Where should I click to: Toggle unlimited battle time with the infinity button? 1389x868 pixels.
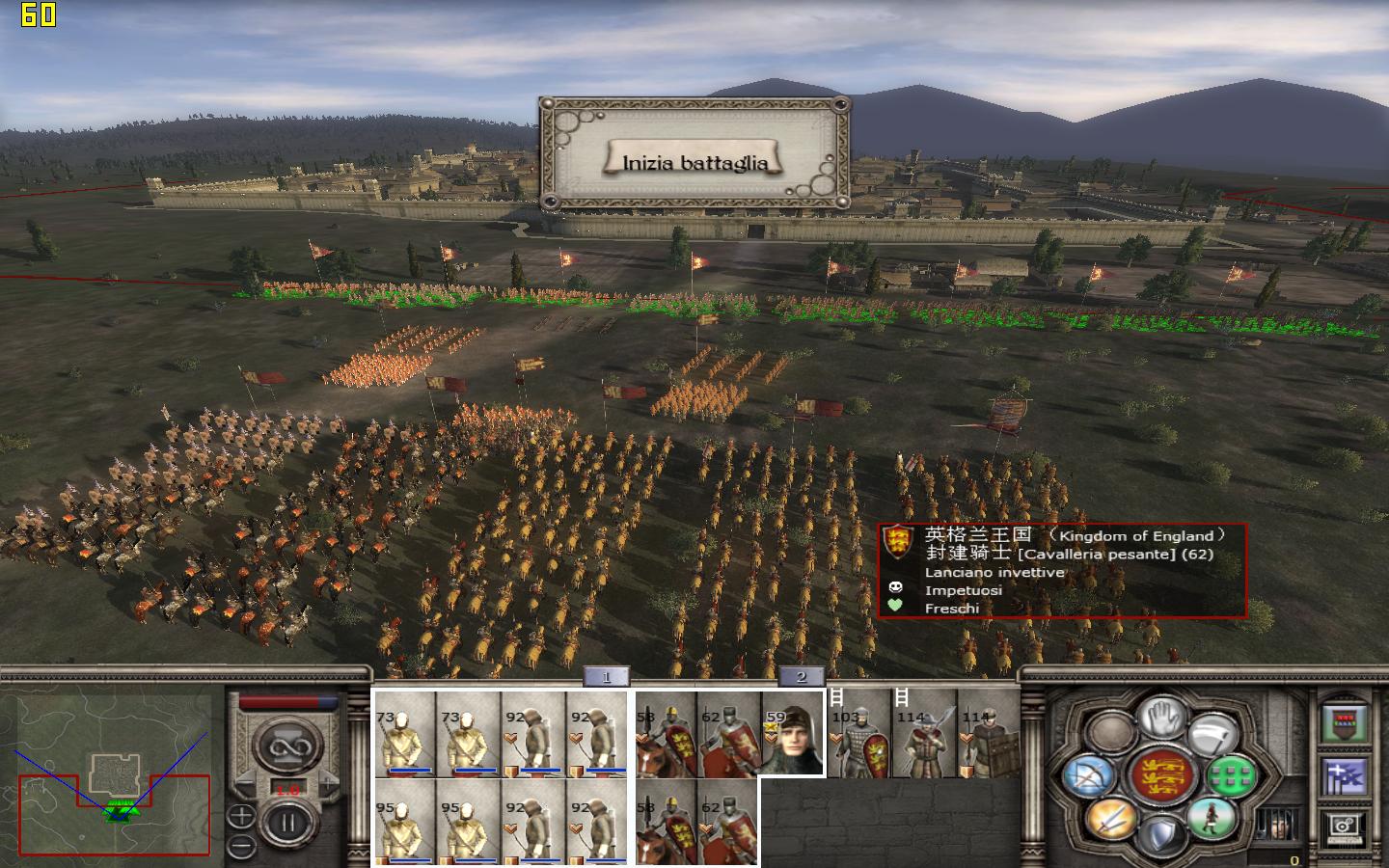tap(288, 746)
